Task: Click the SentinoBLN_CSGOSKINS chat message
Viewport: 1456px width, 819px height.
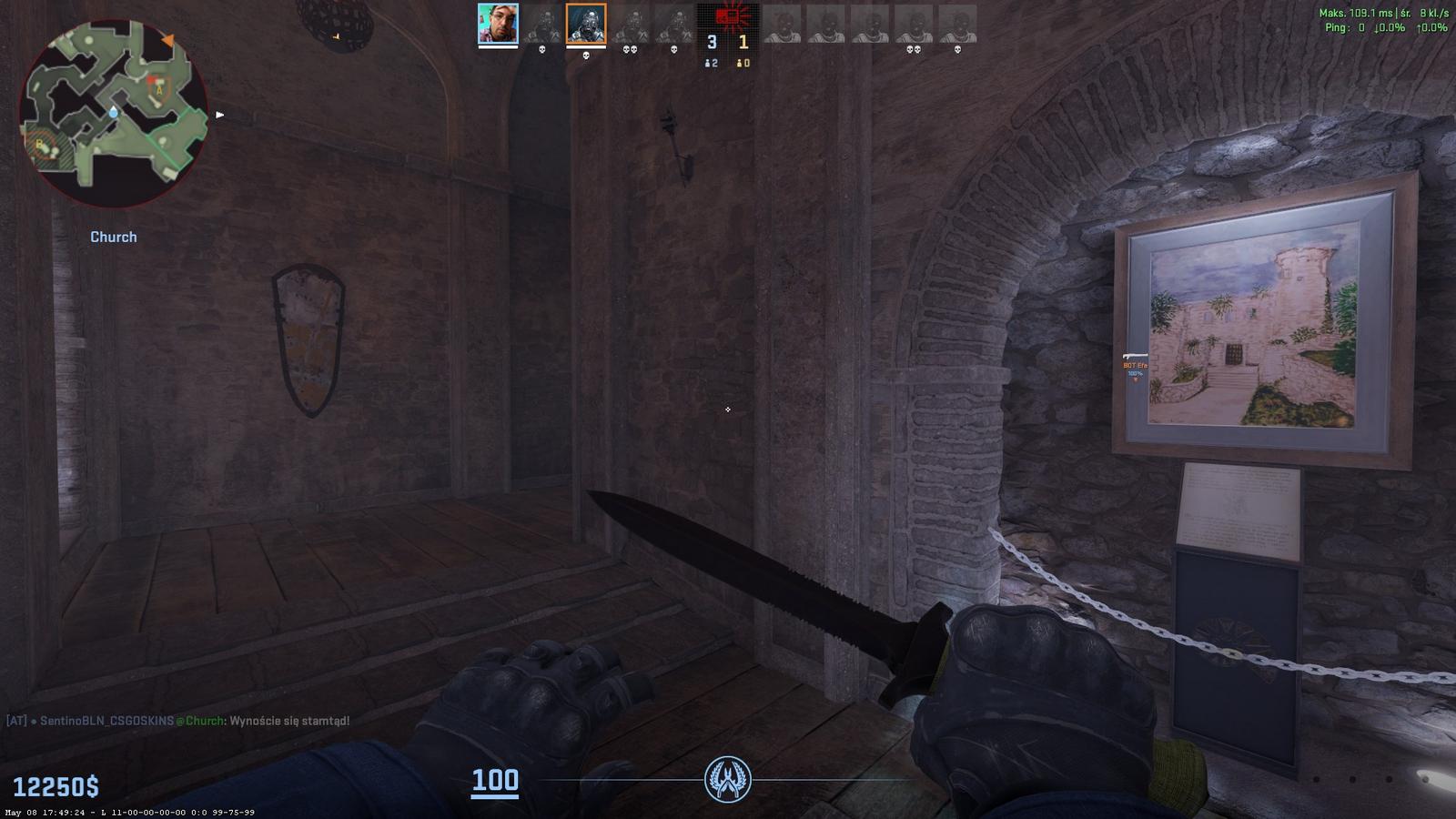Action: pos(178,721)
